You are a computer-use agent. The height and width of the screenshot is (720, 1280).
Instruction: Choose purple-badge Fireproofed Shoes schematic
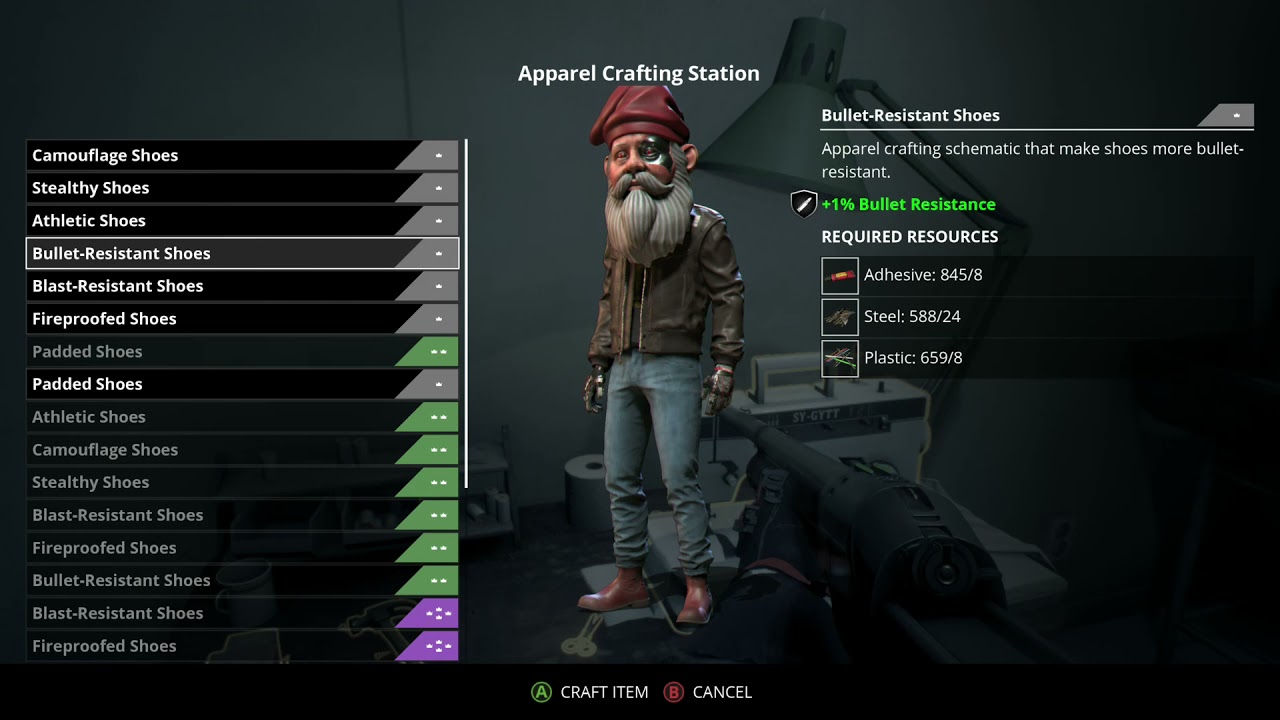point(240,646)
